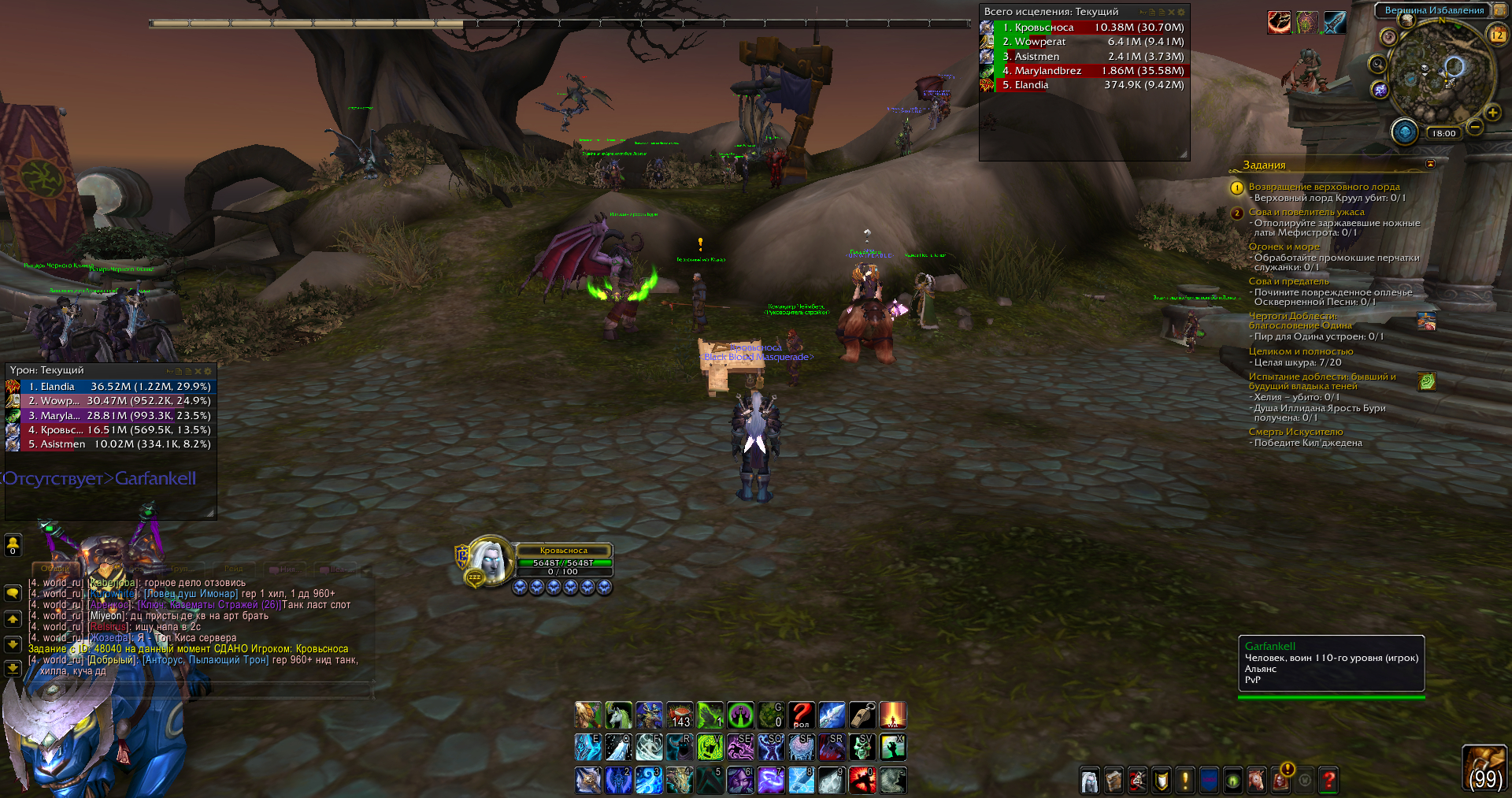Click the Кровьсноса player portrait
The image size is (1512, 798).
(x=490, y=561)
